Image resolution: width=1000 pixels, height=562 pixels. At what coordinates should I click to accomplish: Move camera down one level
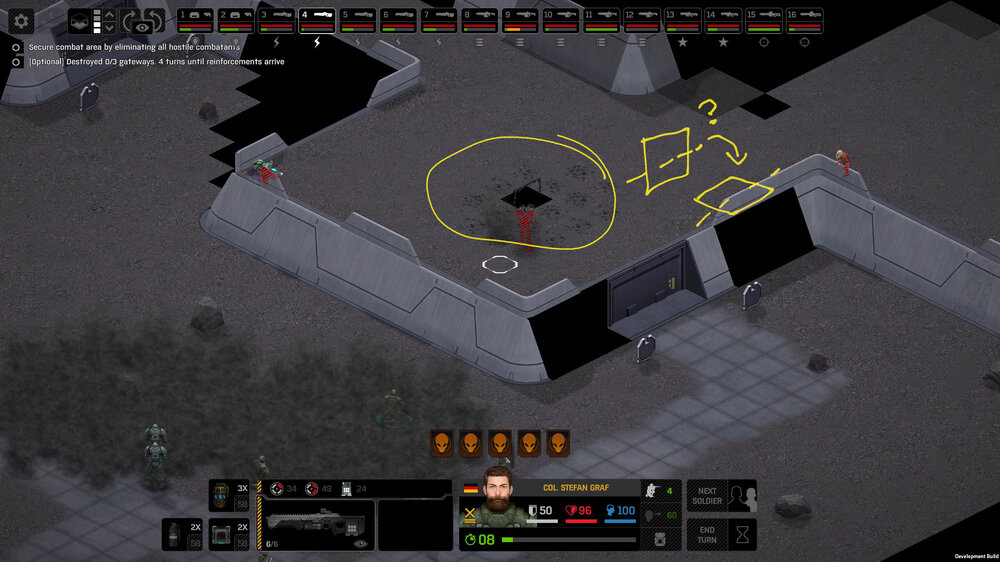coord(110,28)
